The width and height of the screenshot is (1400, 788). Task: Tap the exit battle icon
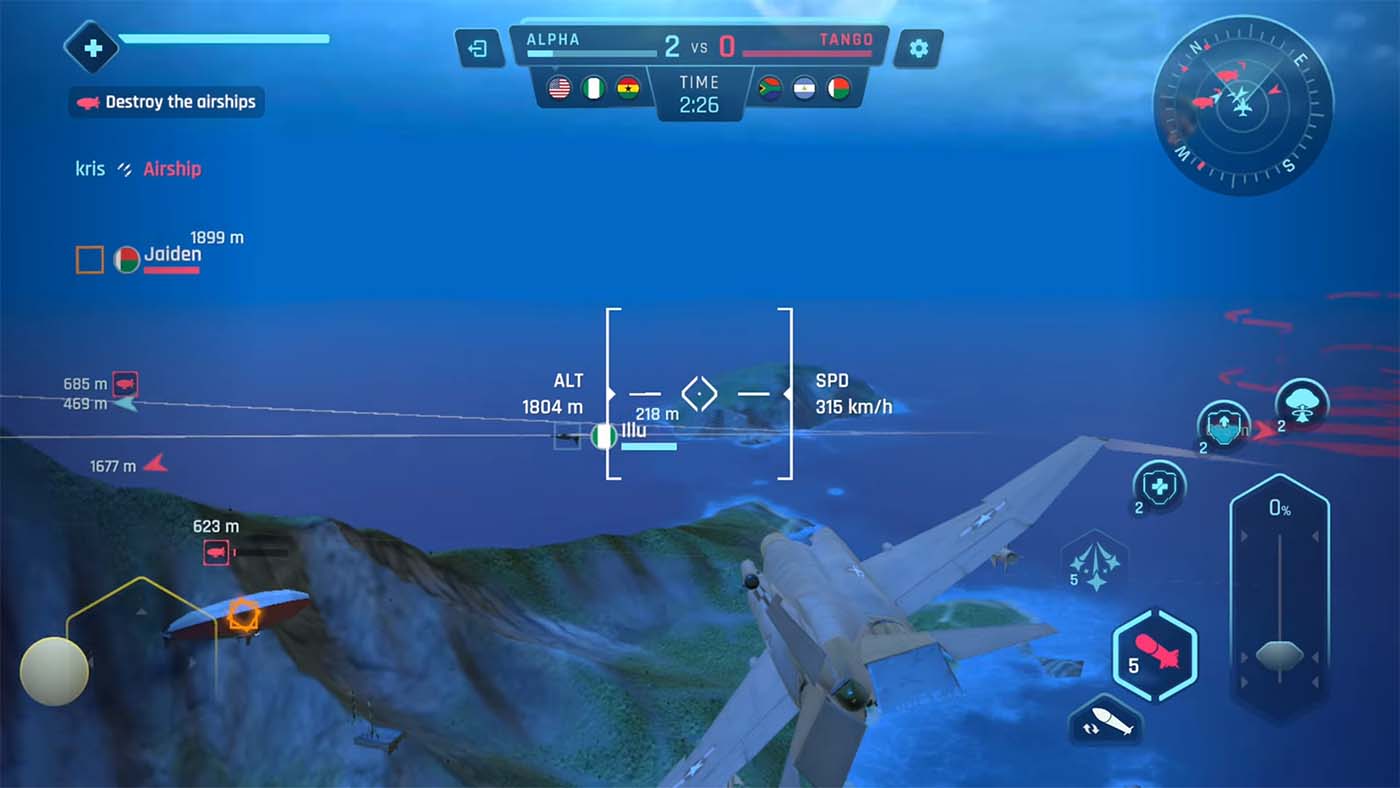(x=478, y=47)
